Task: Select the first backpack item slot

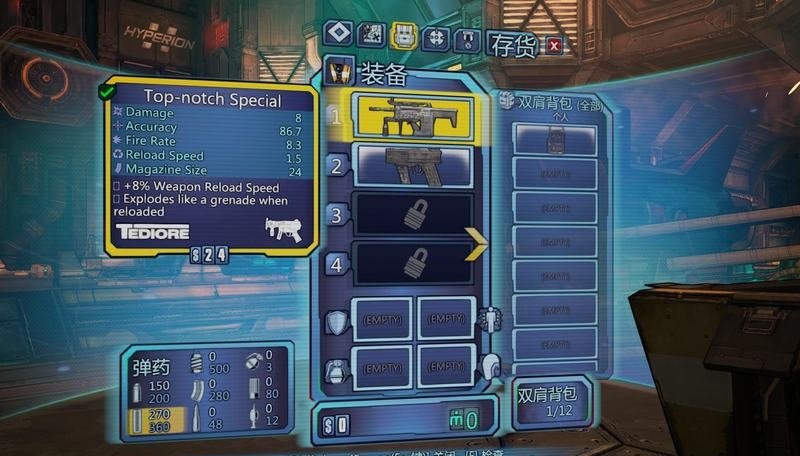Action: click(555, 140)
